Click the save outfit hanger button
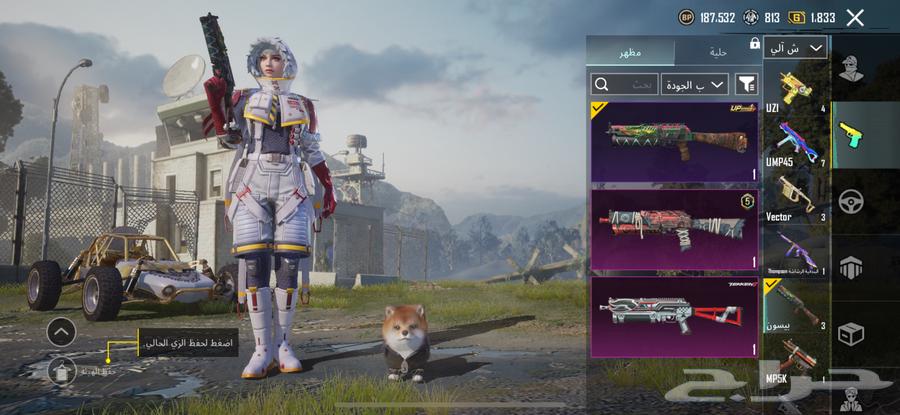The width and height of the screenshot is (900, 415). 60,371
